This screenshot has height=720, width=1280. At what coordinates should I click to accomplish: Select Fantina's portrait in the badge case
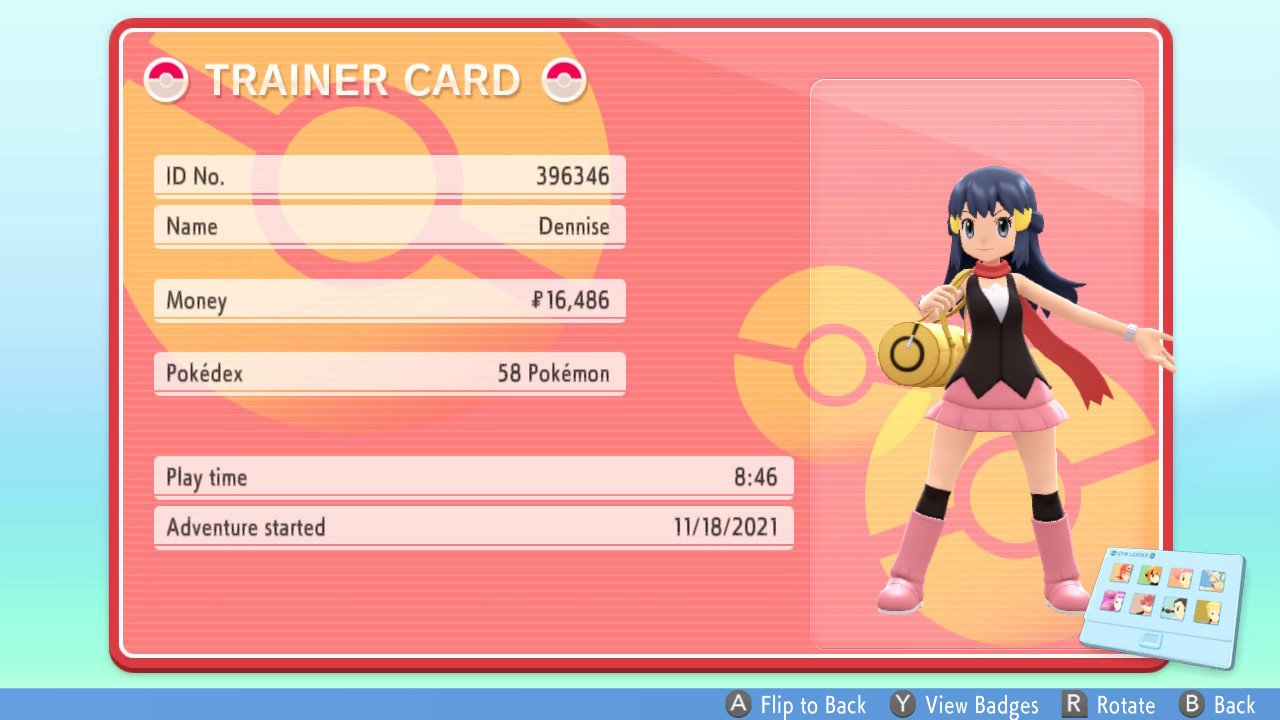click(1112, 601)
